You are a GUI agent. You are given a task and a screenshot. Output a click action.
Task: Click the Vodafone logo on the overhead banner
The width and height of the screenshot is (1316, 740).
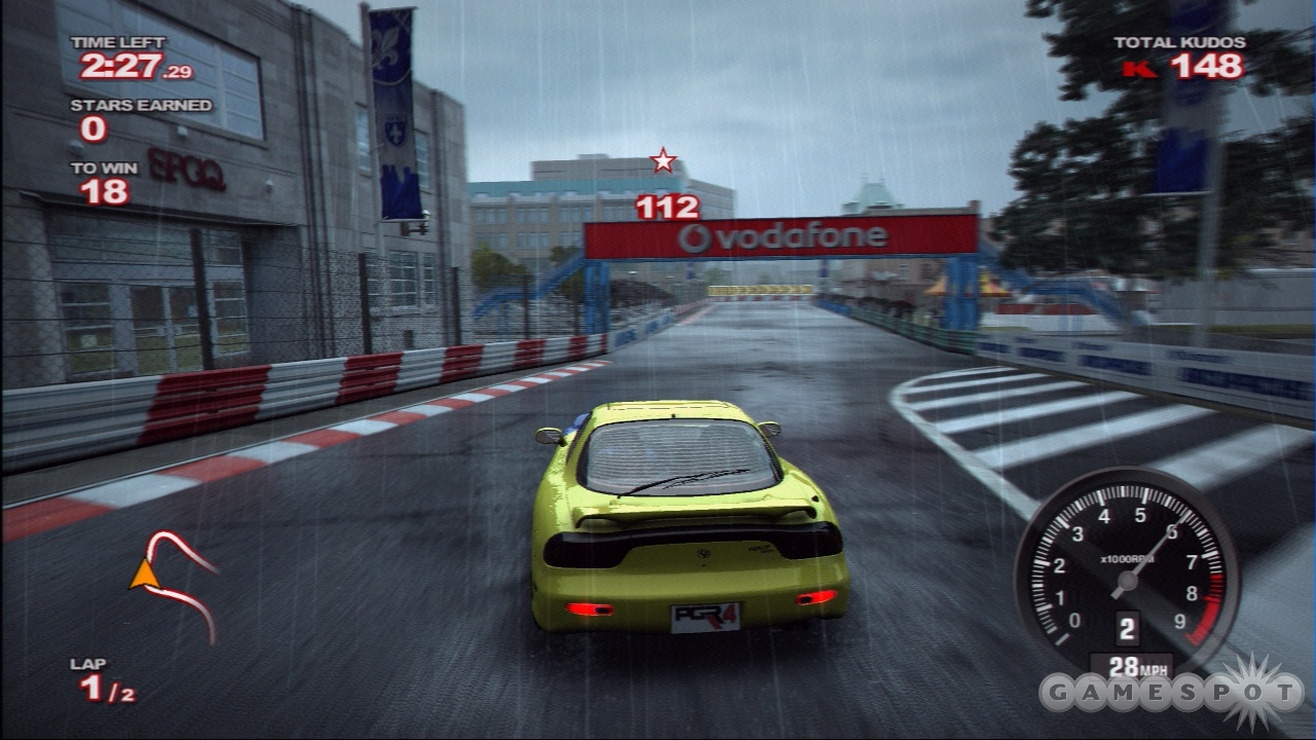point(786,238)
